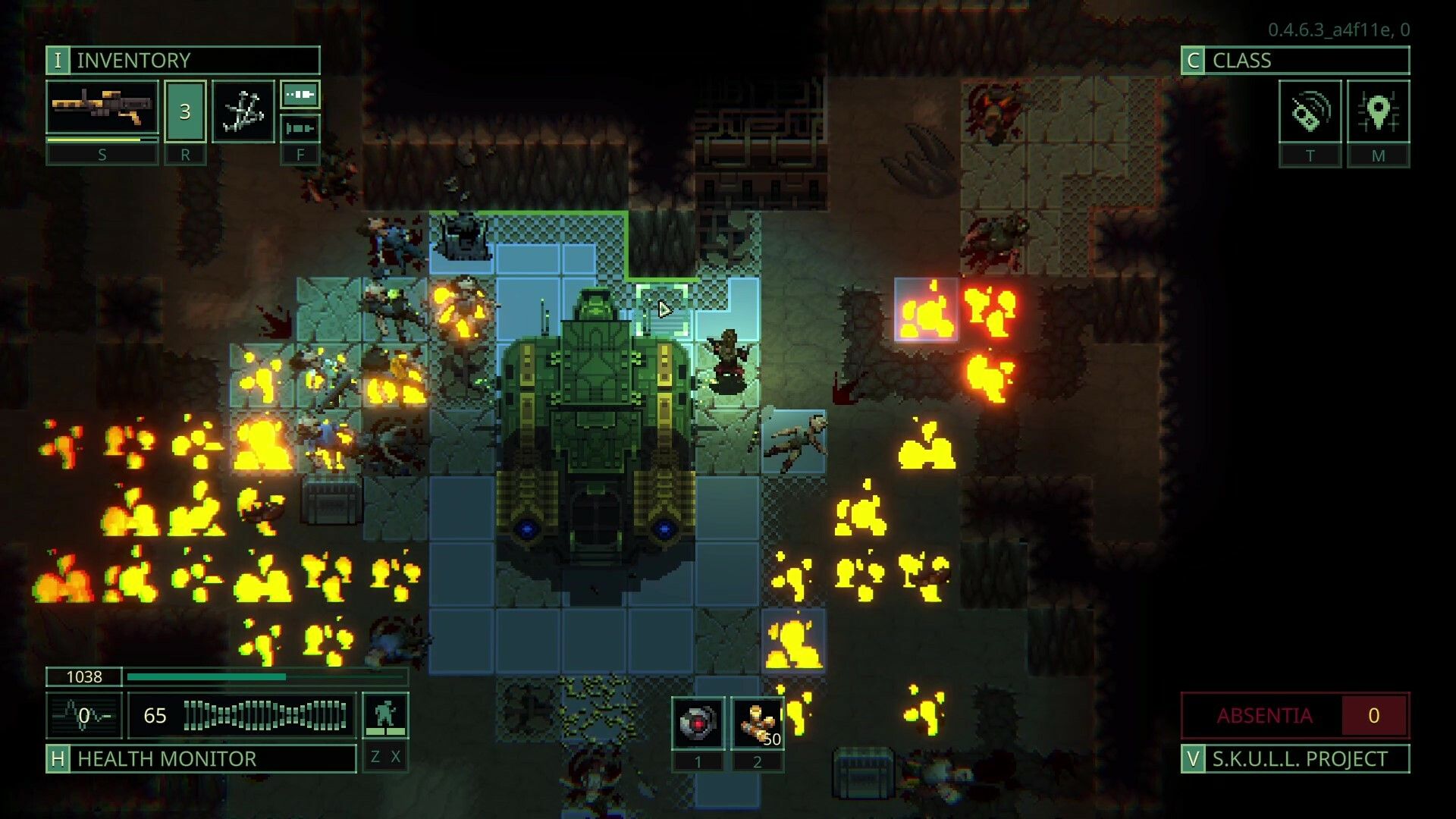This screenshot has width=1456, height=819.
Task: Select the waypoint marker ability in Class slot M
Action: click(x=1379, y=111)
